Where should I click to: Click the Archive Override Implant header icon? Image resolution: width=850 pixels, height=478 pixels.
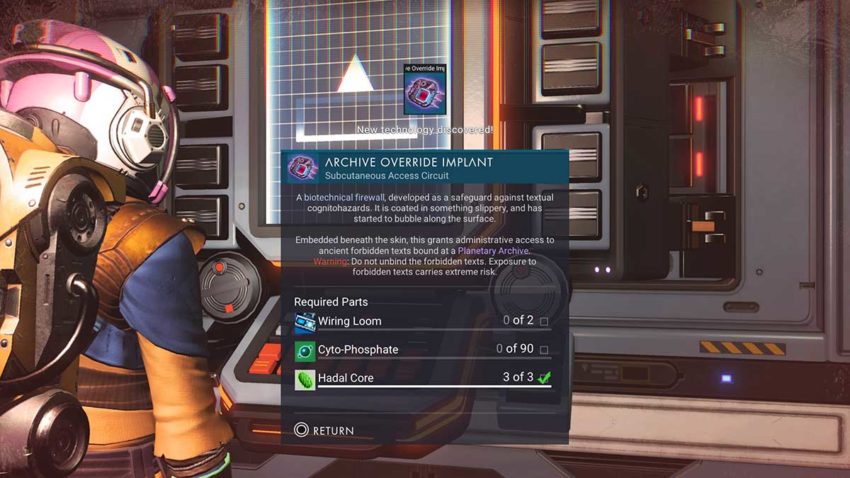pyautogui.click(x=303, y=167)
